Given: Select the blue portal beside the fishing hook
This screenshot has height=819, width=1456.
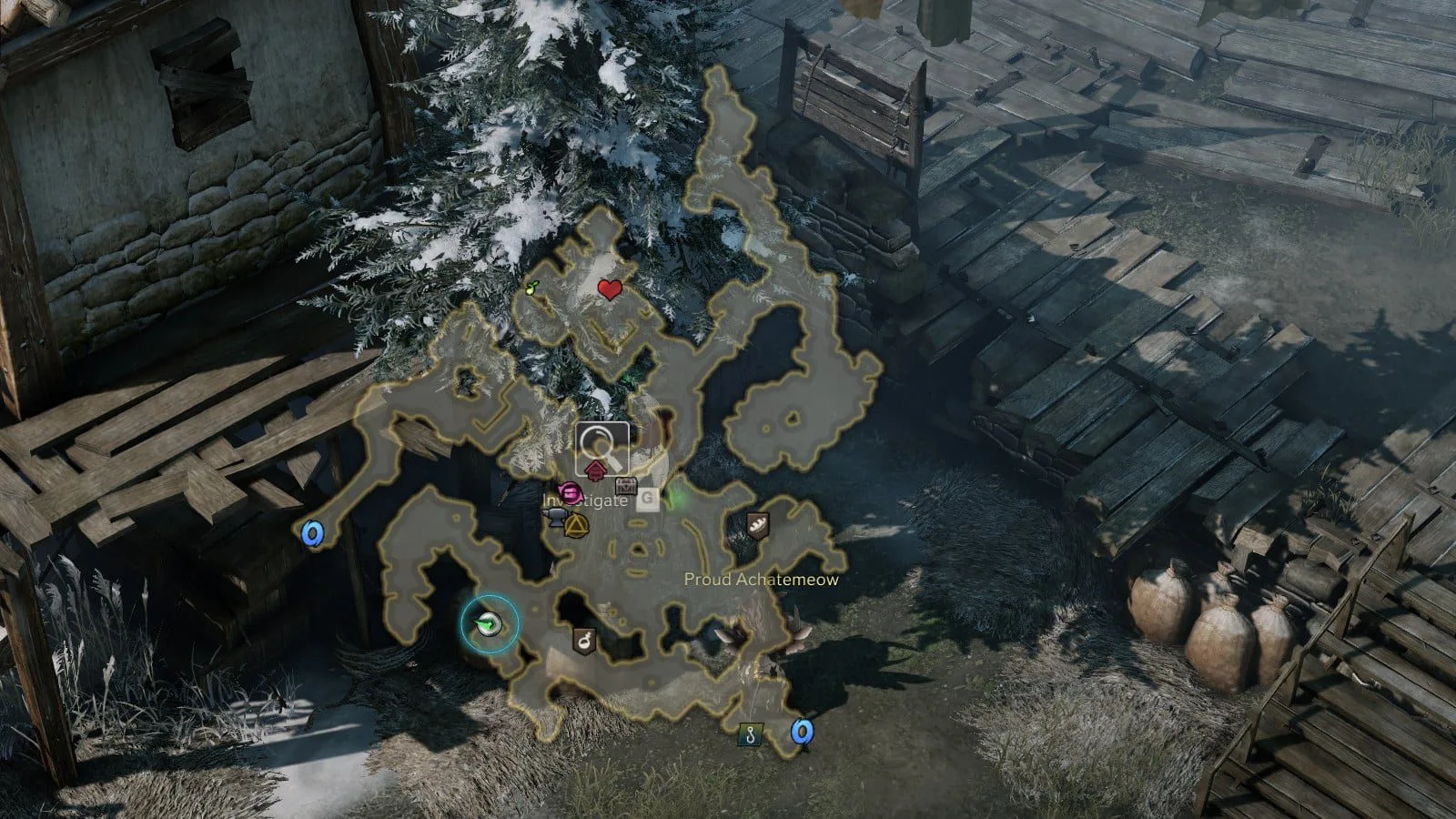Looking at the screenshot, I should [x=801, y=731].
